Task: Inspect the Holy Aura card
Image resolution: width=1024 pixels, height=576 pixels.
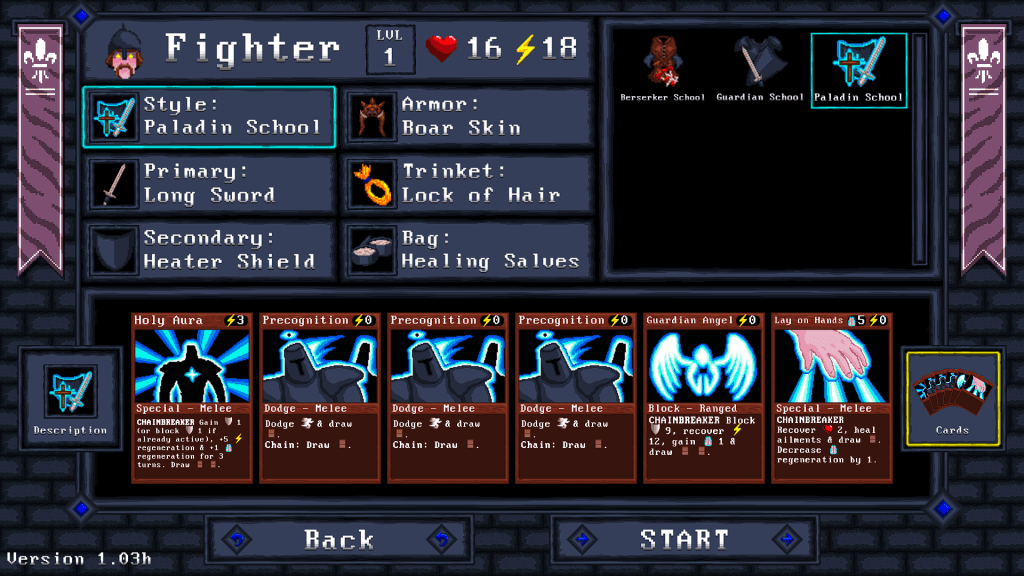Action: [191, 397]
